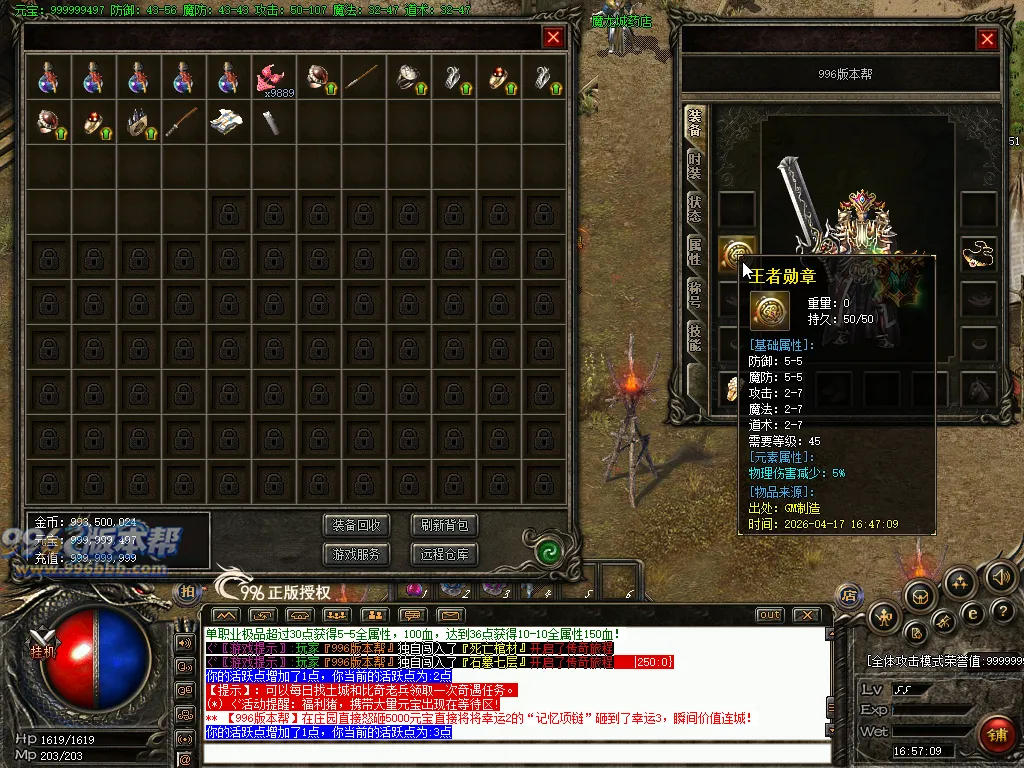Select the 王者勋章 medal equipment slot
1024x768 pixels.
tap(736, 254)
